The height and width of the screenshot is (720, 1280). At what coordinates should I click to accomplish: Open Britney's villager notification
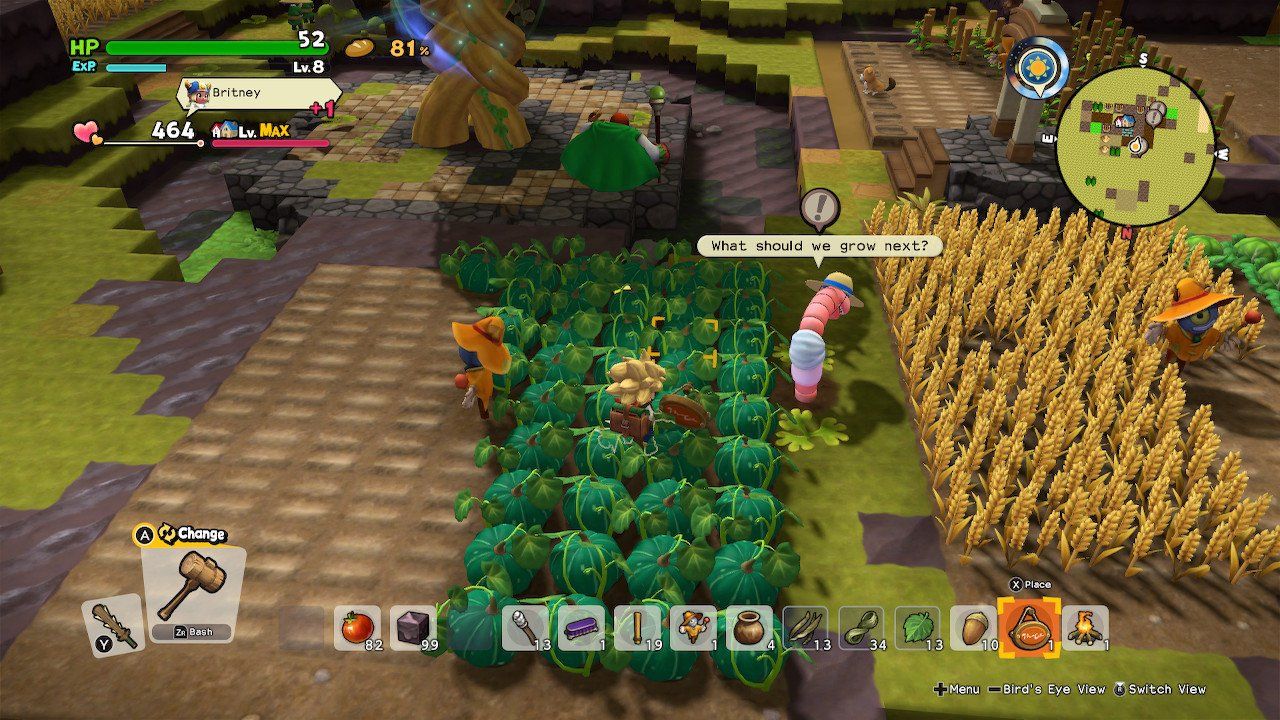click(258, 95)
